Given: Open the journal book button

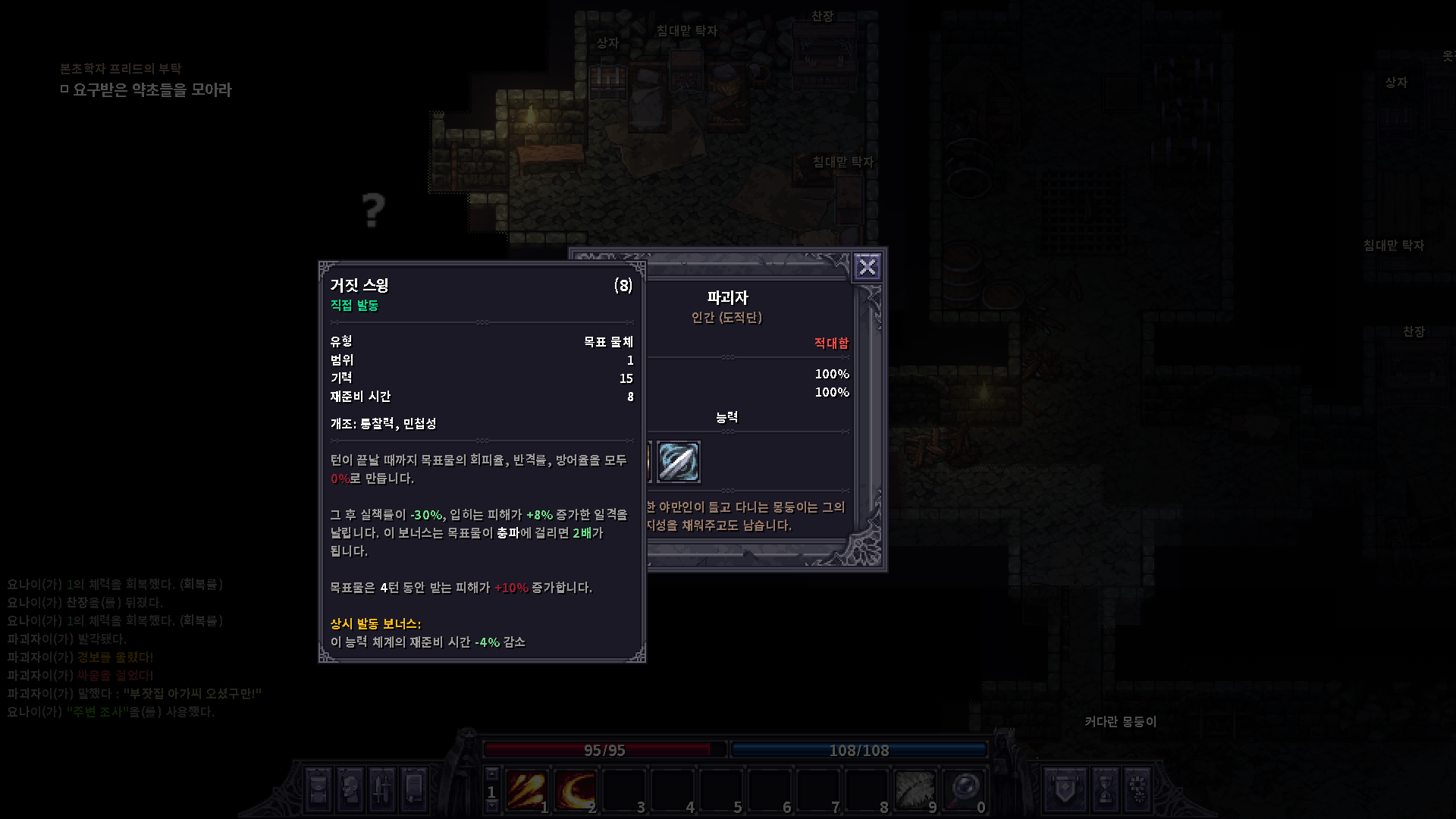Looking at the screenshot, I should (x=414, y=789).
